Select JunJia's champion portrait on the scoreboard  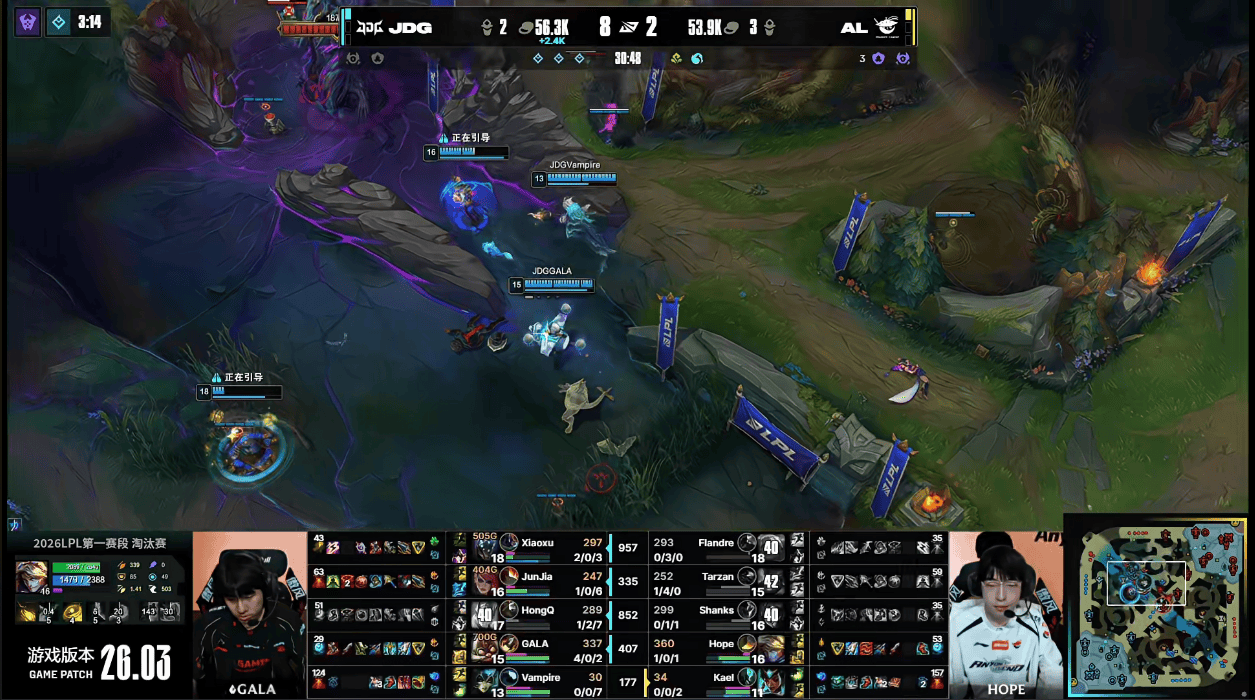tap(509, 579)
